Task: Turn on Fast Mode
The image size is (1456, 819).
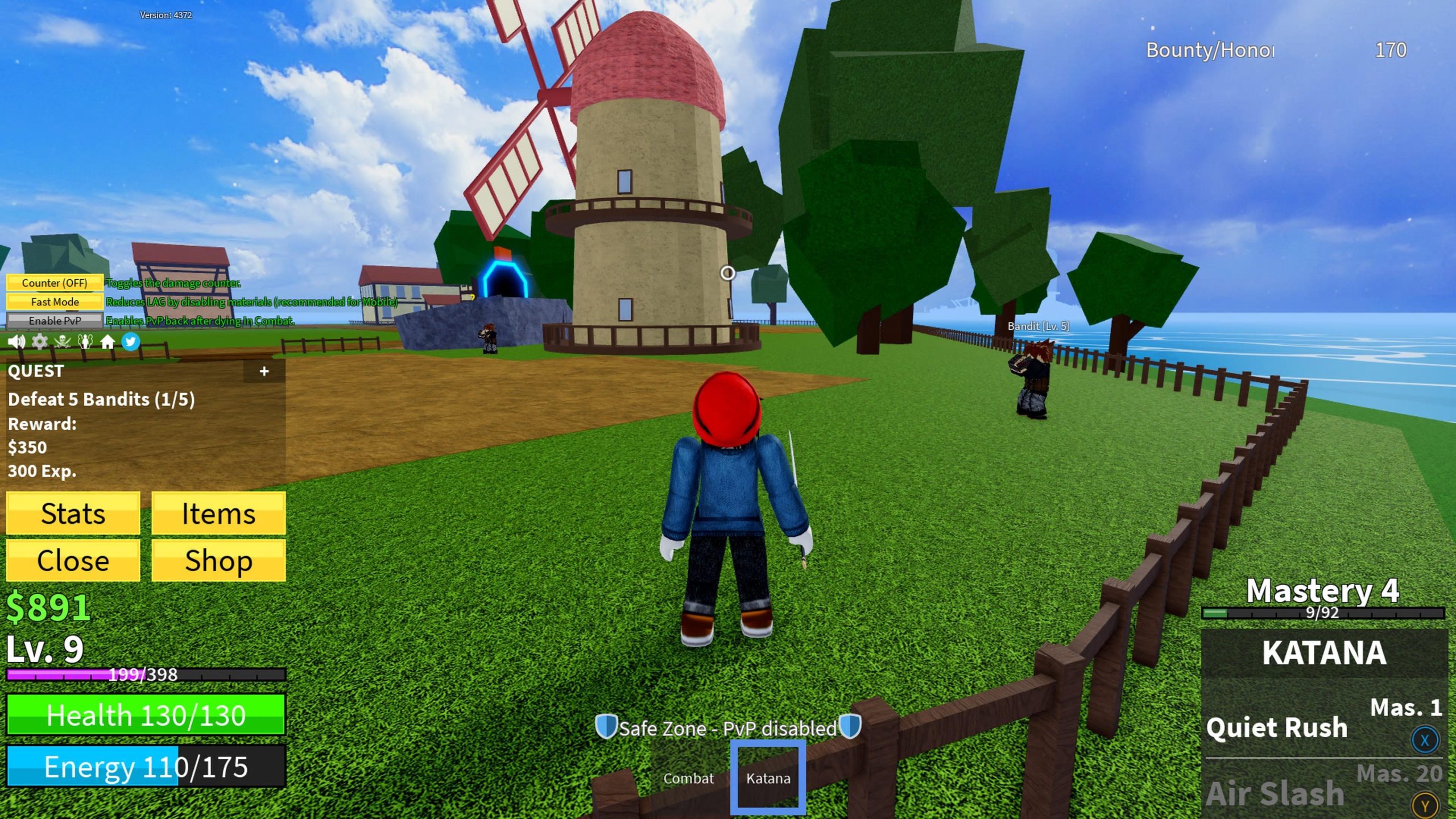Action: (55, 302)
